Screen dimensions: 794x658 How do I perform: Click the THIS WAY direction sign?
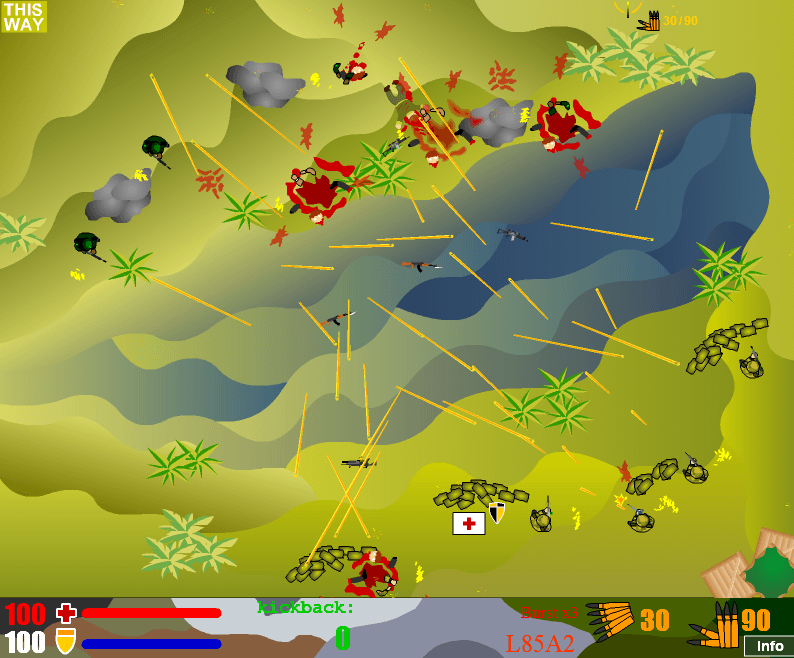click(x=24, y=17)
